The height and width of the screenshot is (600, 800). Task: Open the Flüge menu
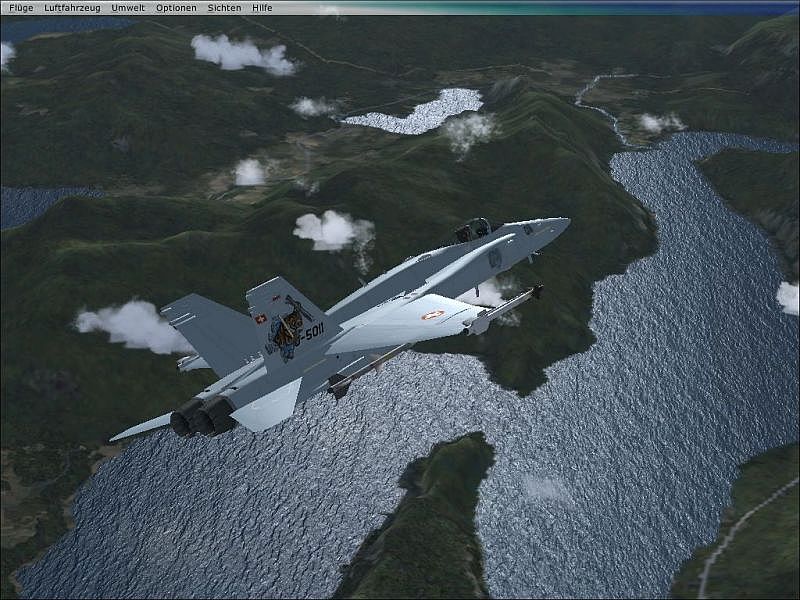(x=21, y=7)
